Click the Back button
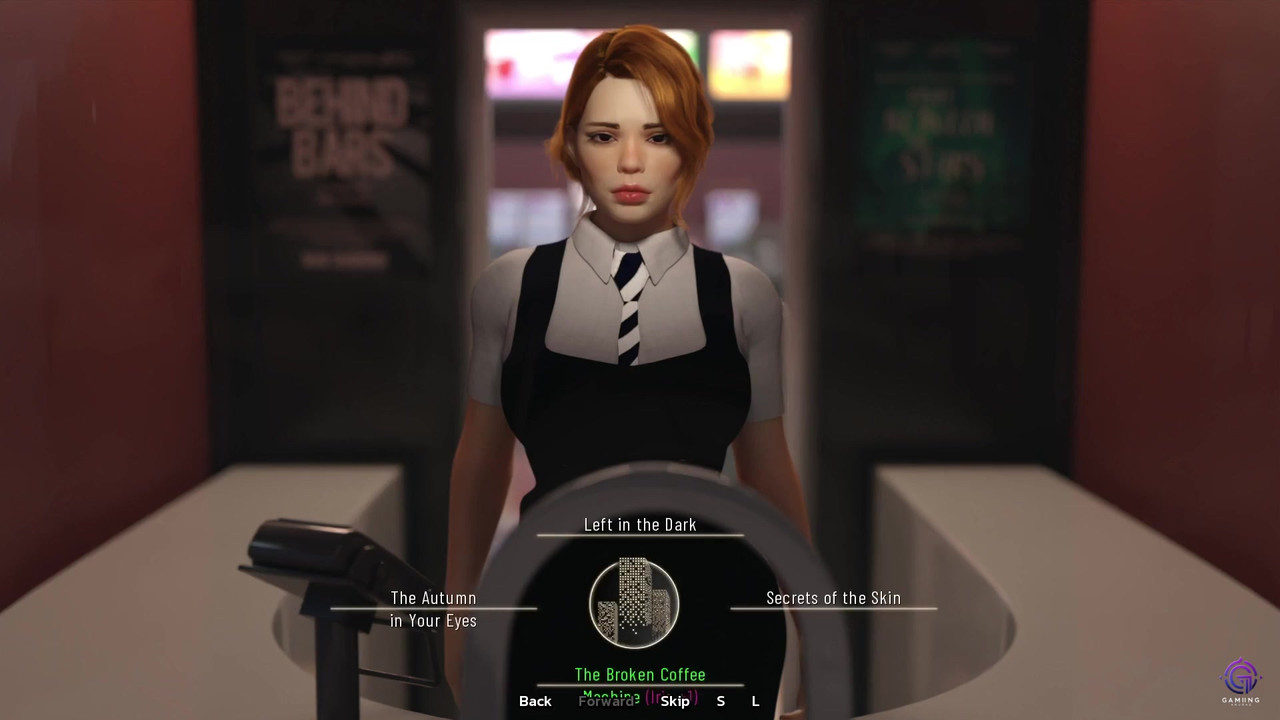 (x=535, y=701)
